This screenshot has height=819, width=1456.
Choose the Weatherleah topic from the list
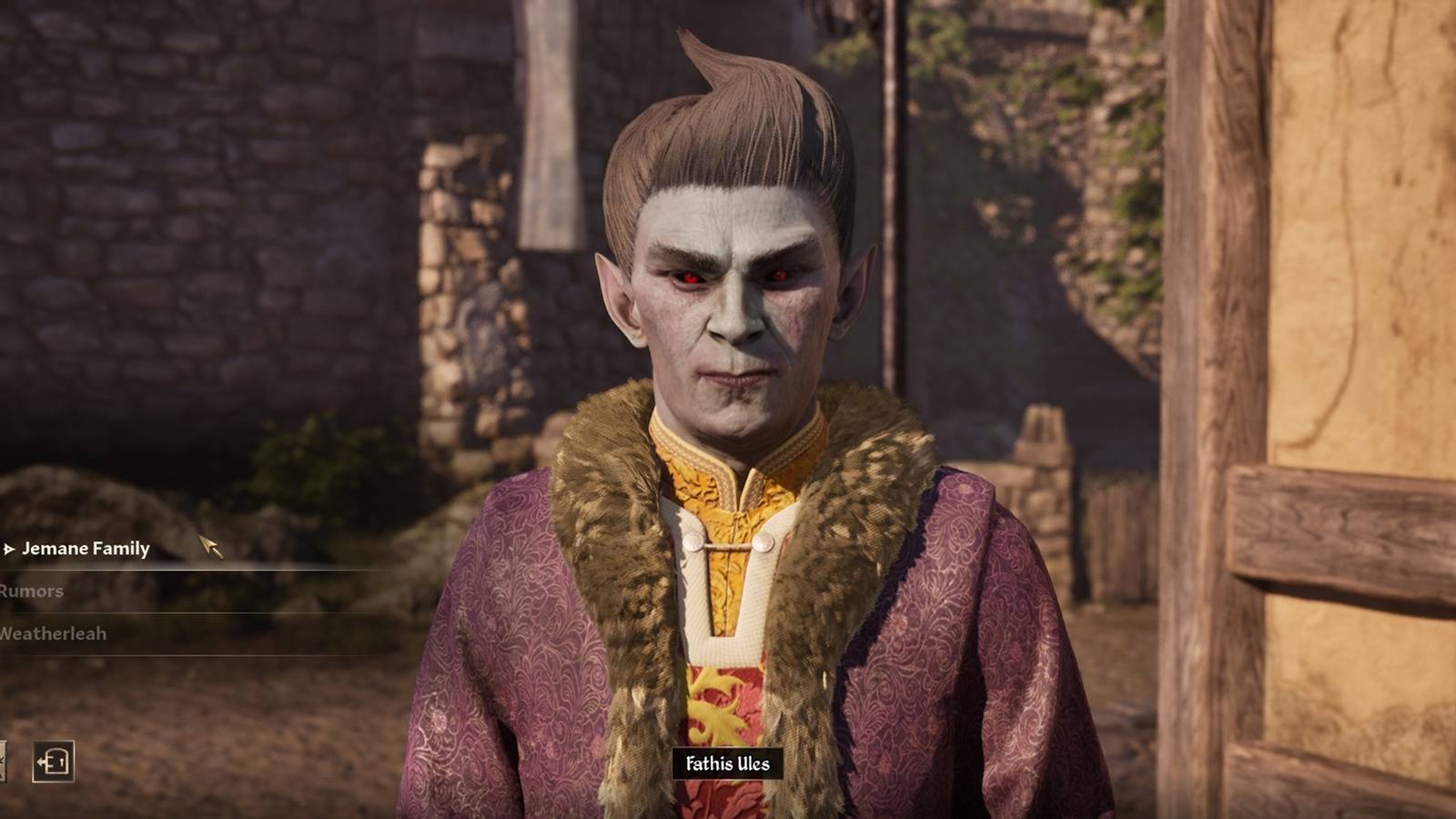click(x=55, y=634)
